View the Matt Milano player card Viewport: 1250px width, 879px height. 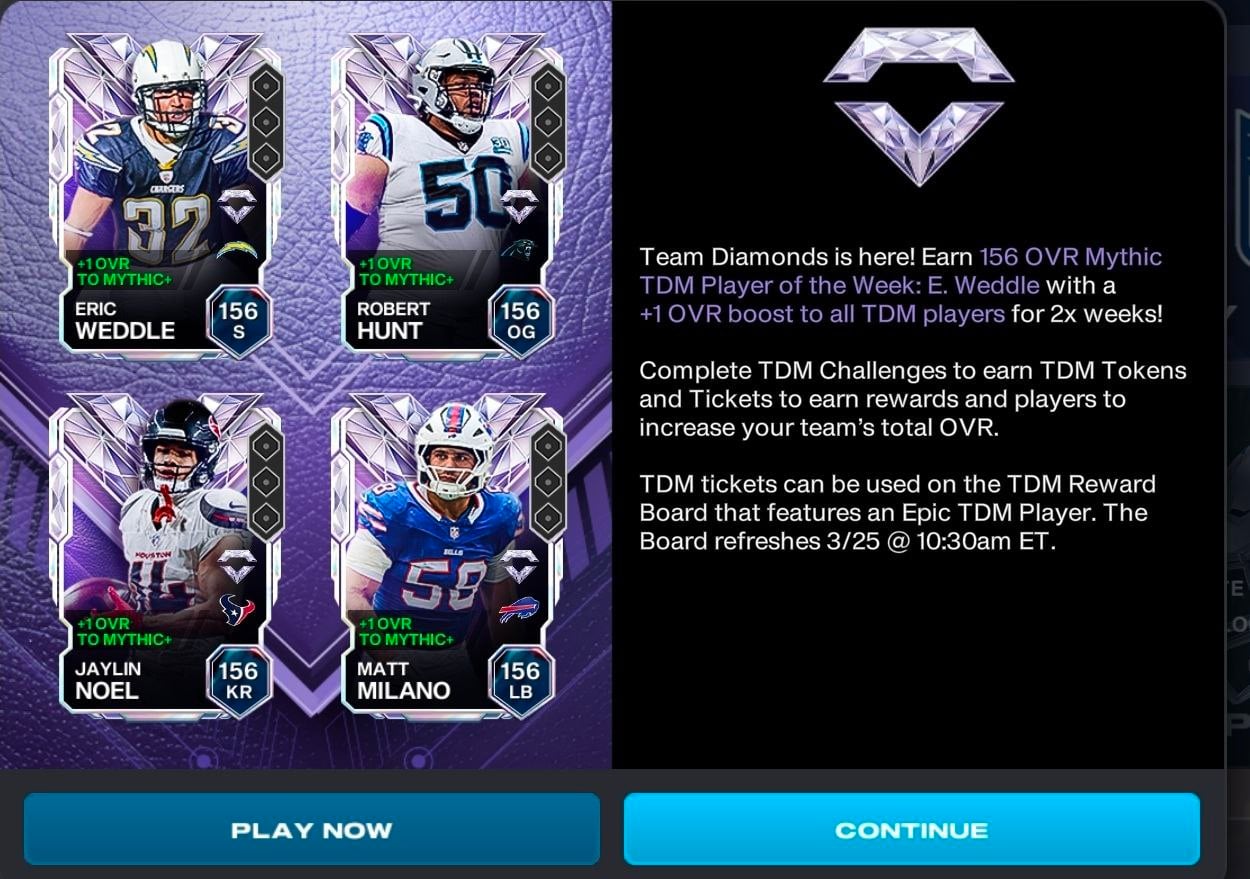pos(449,555)
